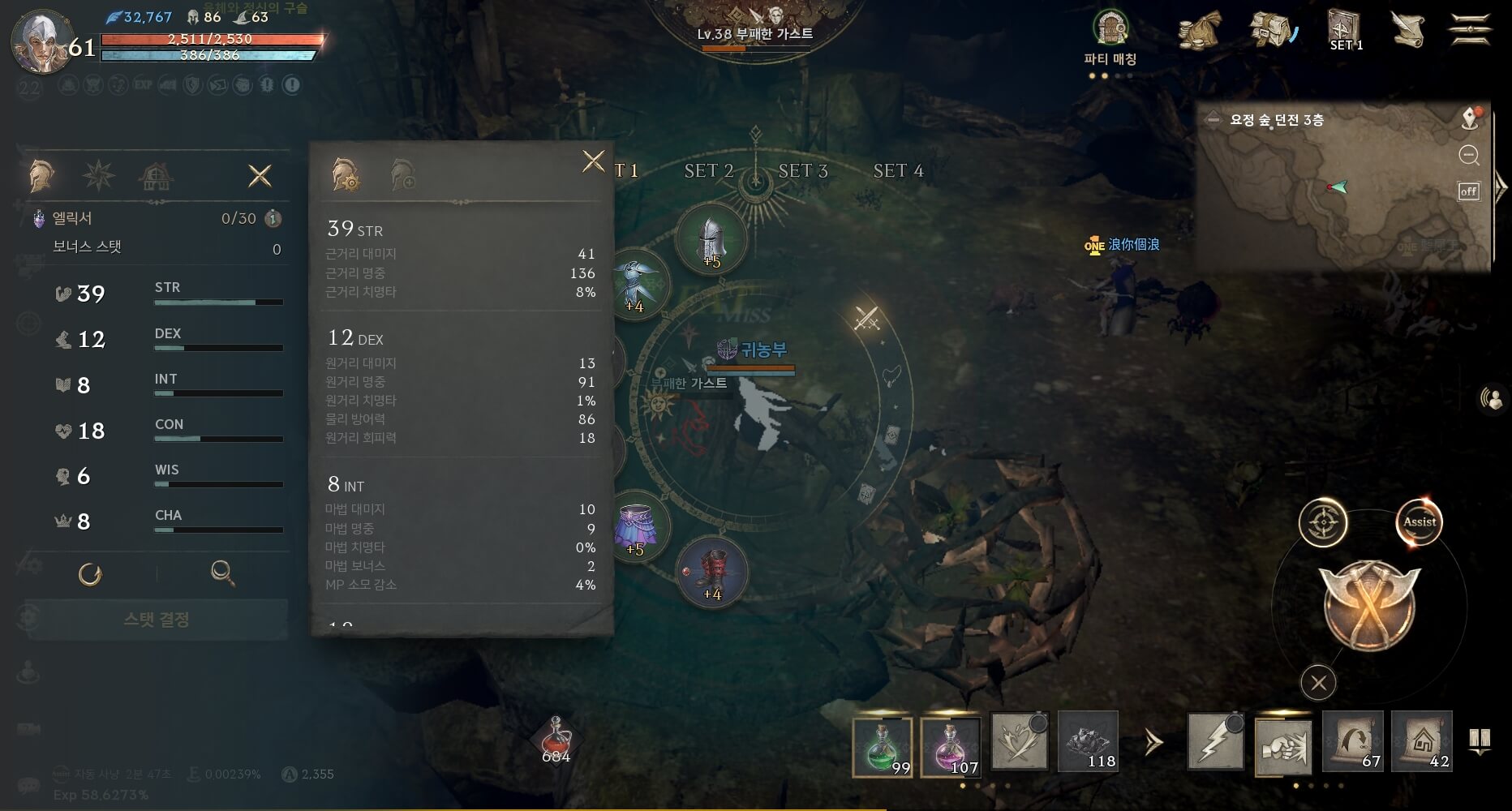This screenshot has width=1512, height=811.
Task: Switch to the SET 2 equipment tab
Action: click(x=707, y=170)
